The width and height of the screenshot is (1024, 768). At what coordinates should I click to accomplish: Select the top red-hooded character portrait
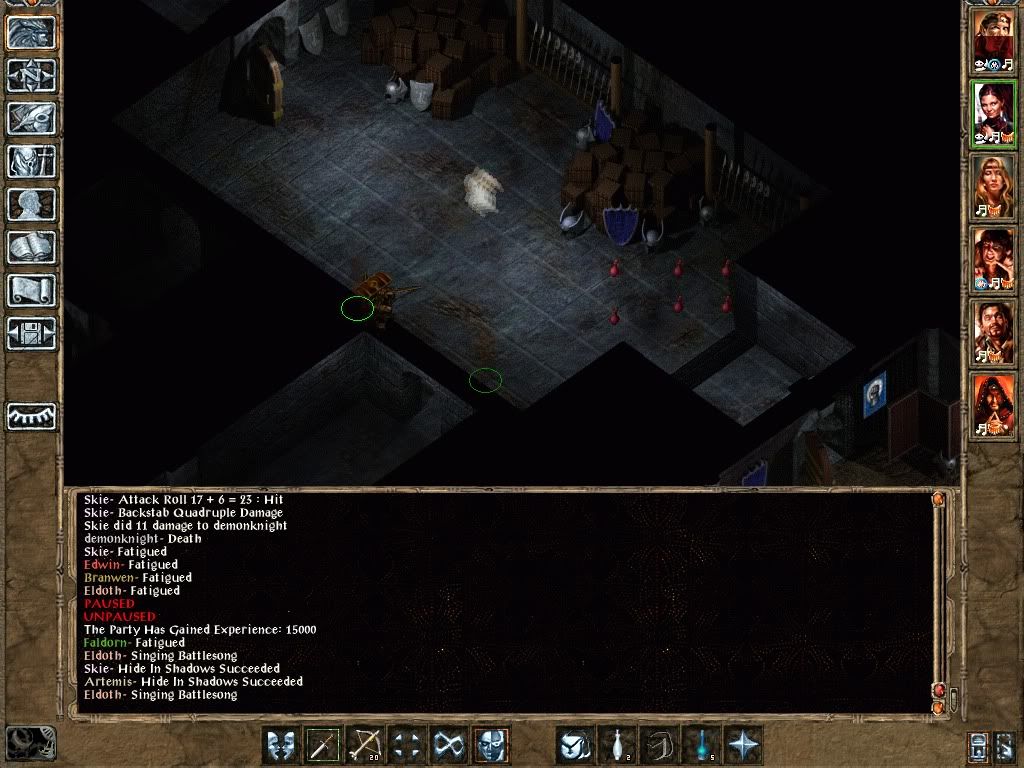994,40
